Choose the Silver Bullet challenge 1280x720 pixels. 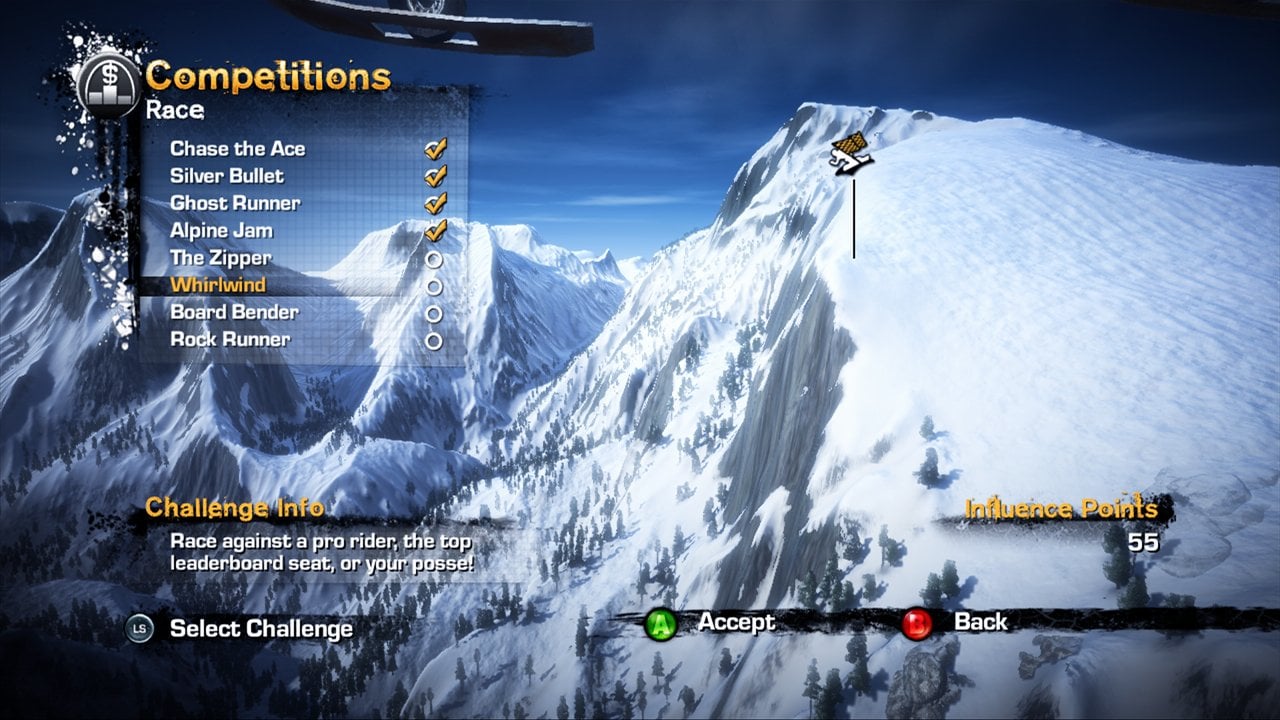pyautogui.click(x=227, y=176)
